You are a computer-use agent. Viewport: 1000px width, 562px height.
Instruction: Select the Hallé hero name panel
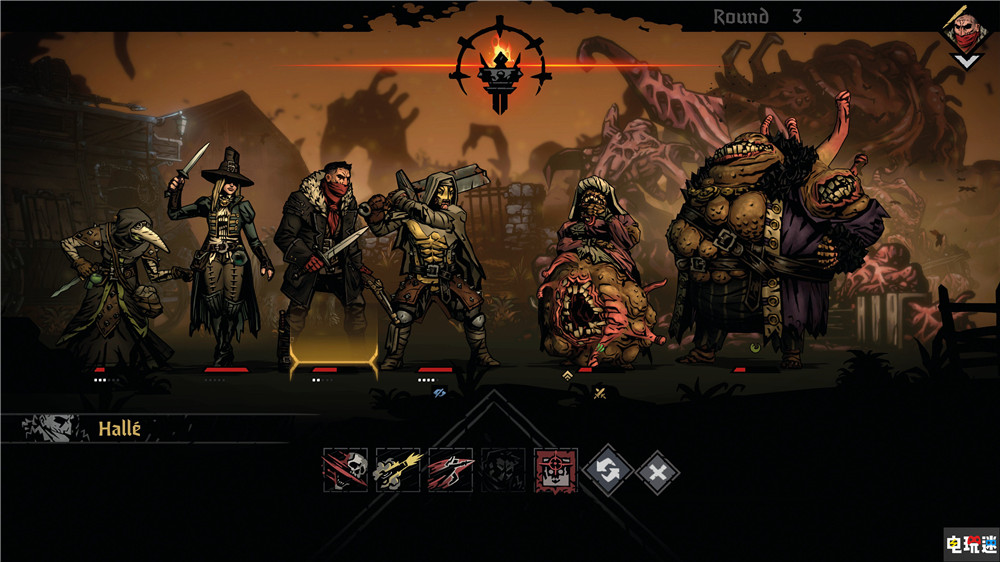tap(120, 430)
